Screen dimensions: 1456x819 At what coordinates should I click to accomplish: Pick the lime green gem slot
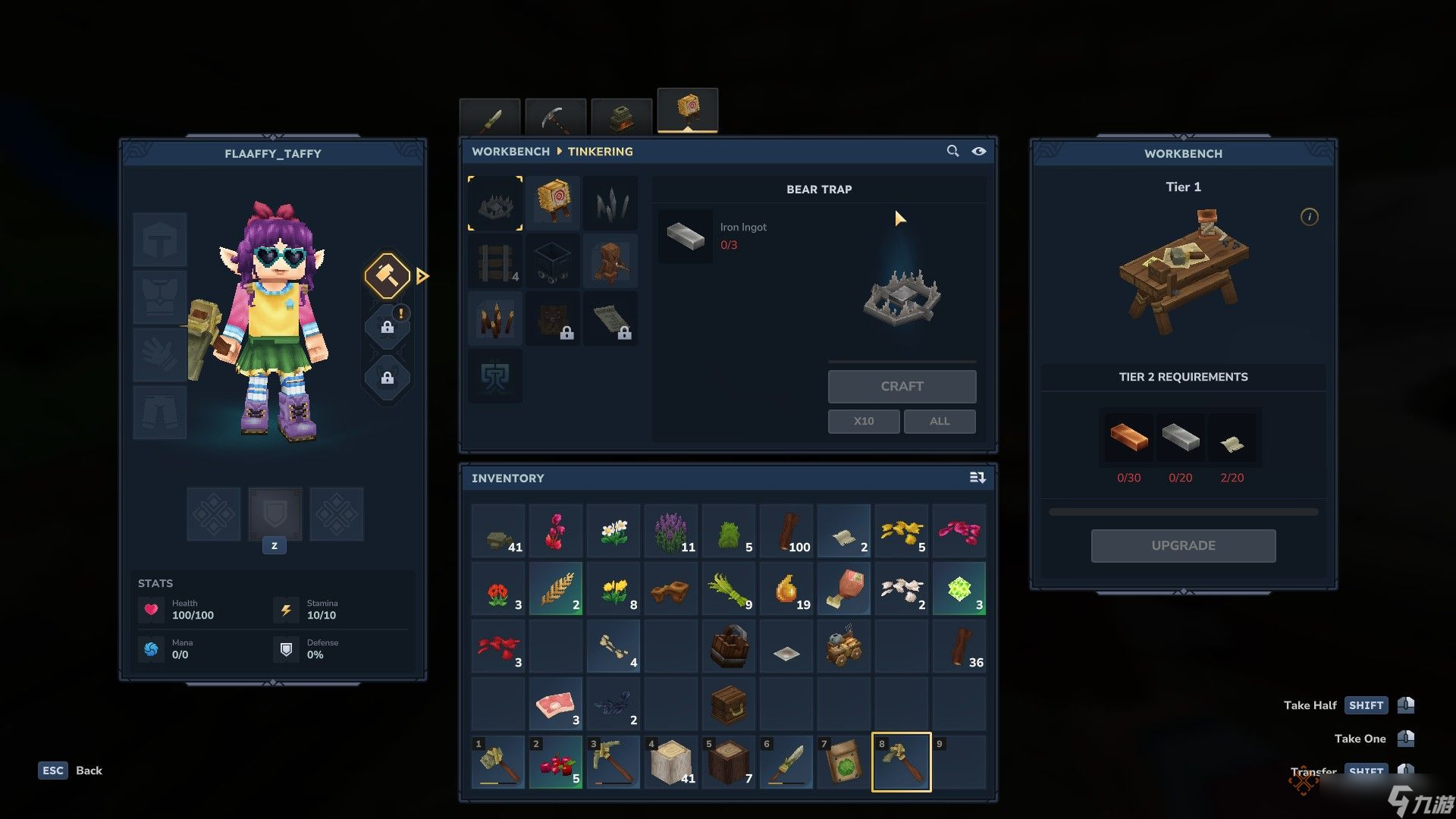coord(959,589)
